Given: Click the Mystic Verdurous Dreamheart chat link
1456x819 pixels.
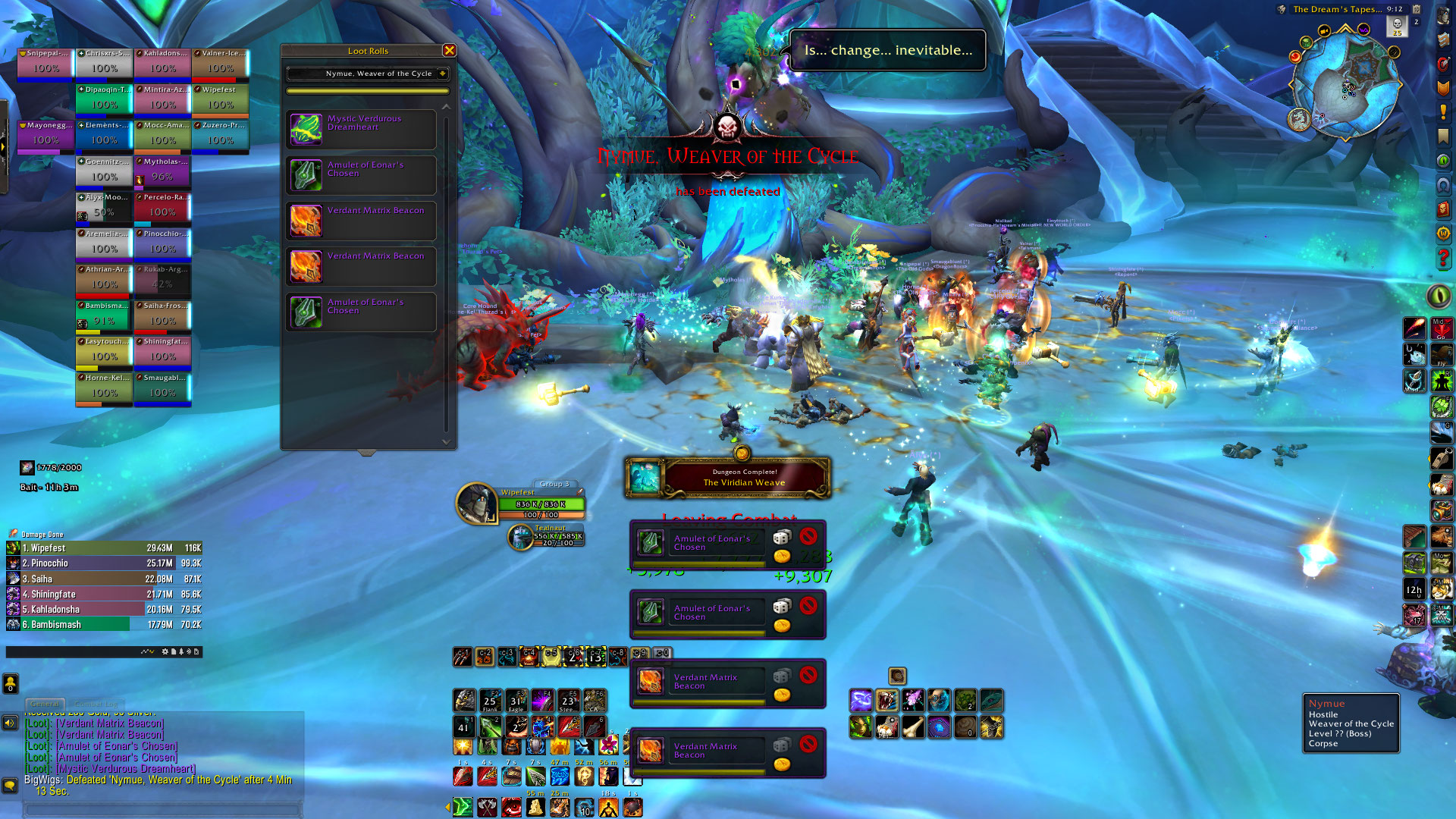Looking at the screenshot, I should [125, 768].
